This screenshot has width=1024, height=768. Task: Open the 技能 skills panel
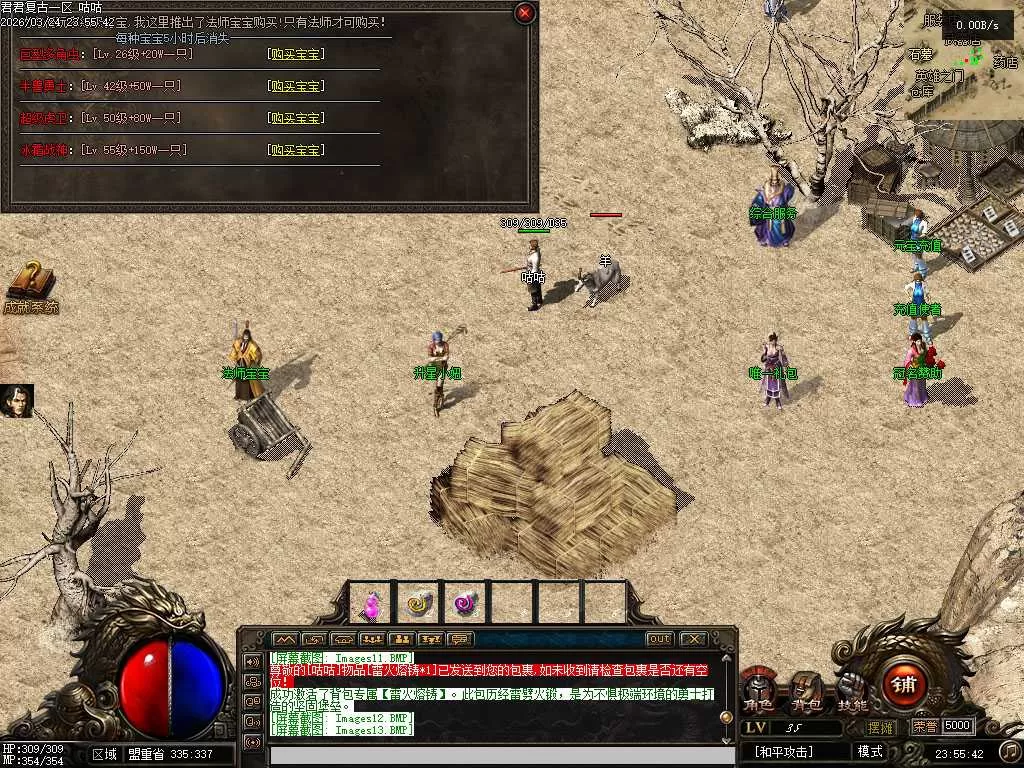click(852, 691)
